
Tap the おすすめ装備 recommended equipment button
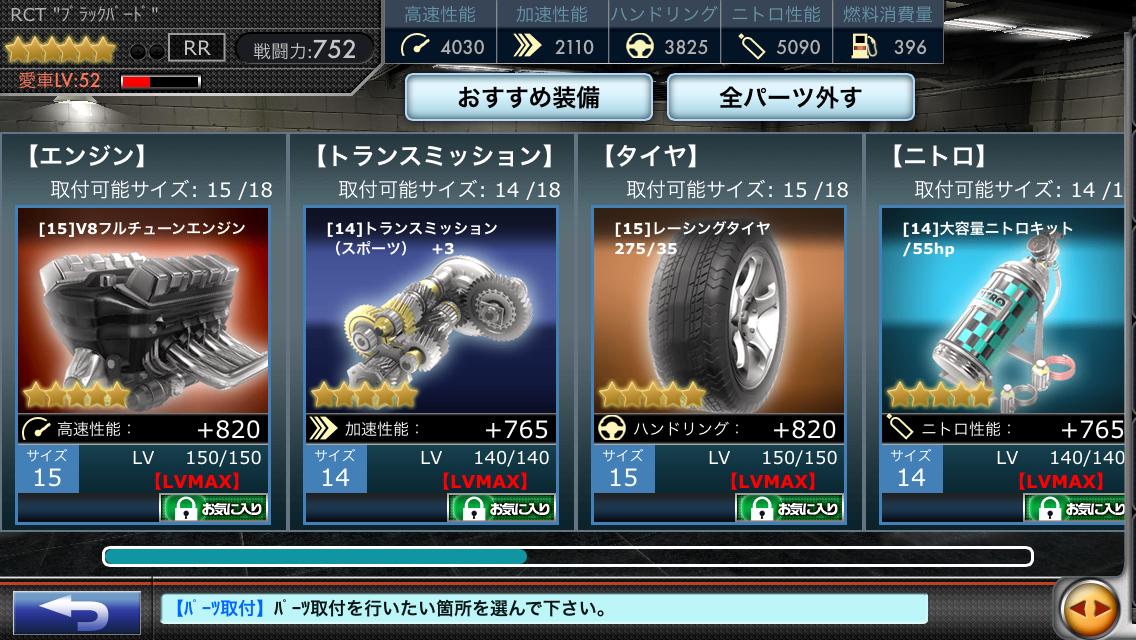click(528, 98)
